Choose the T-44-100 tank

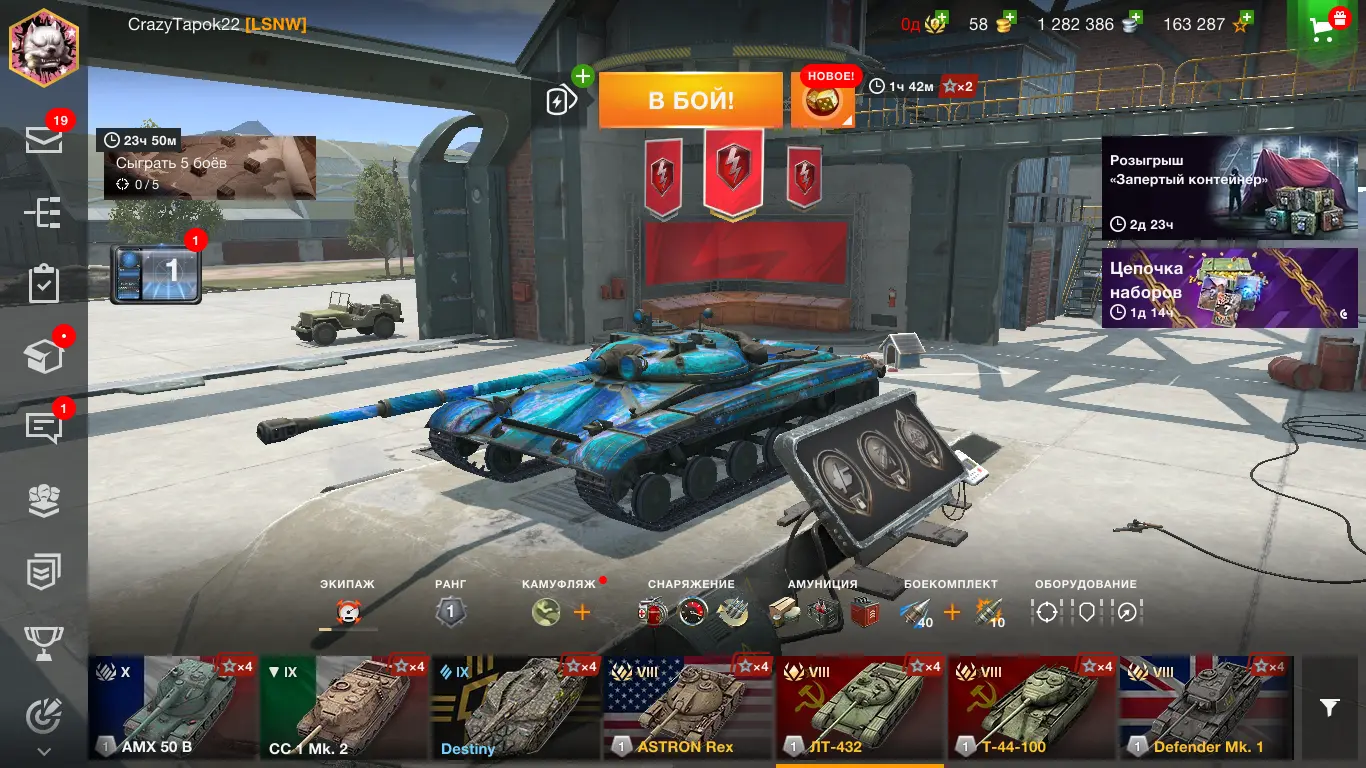tap(1032, 707)
